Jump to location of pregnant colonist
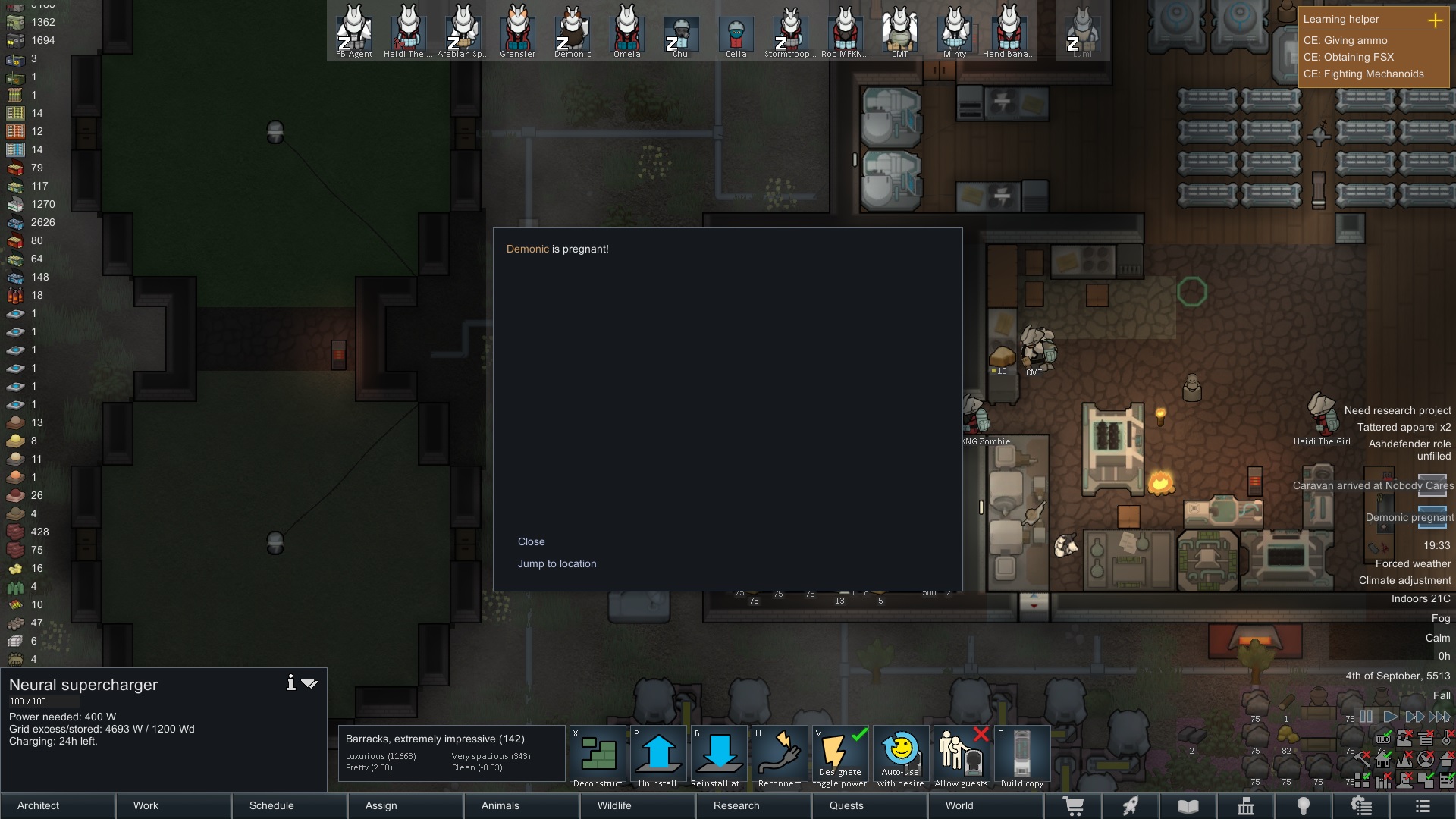 tap(557, 563)
